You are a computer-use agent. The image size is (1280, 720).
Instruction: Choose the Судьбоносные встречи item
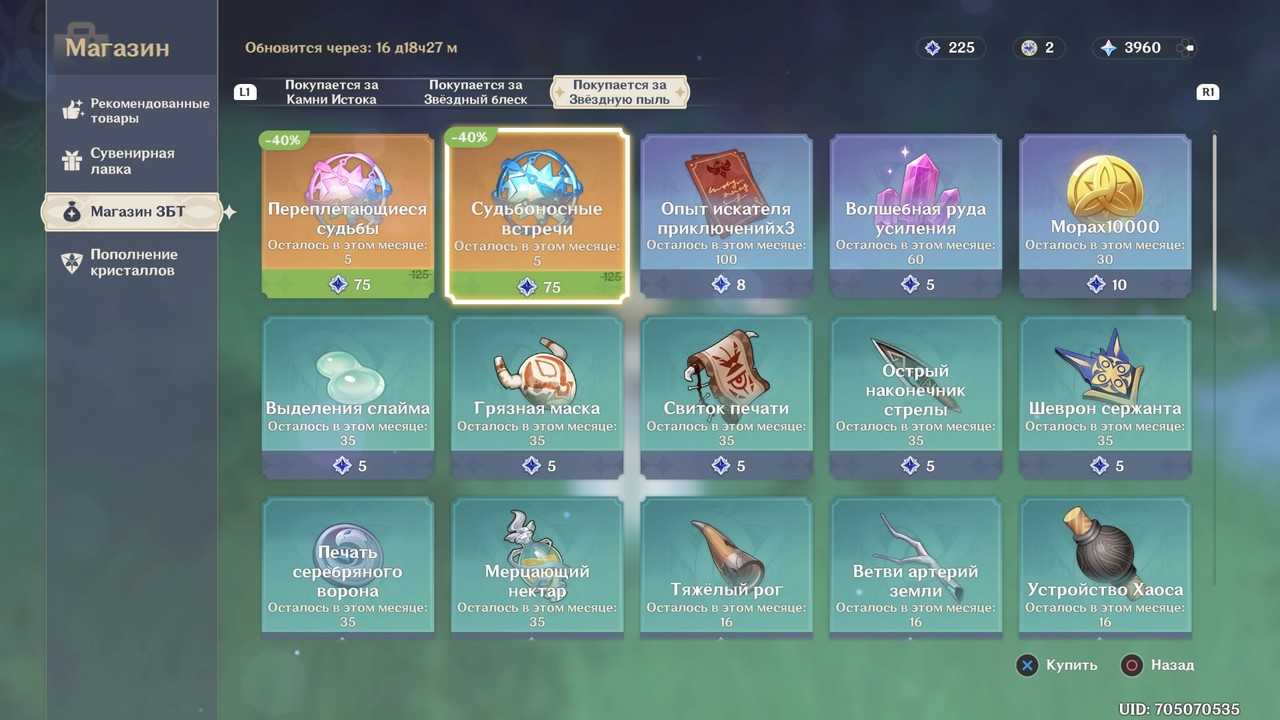537,216
